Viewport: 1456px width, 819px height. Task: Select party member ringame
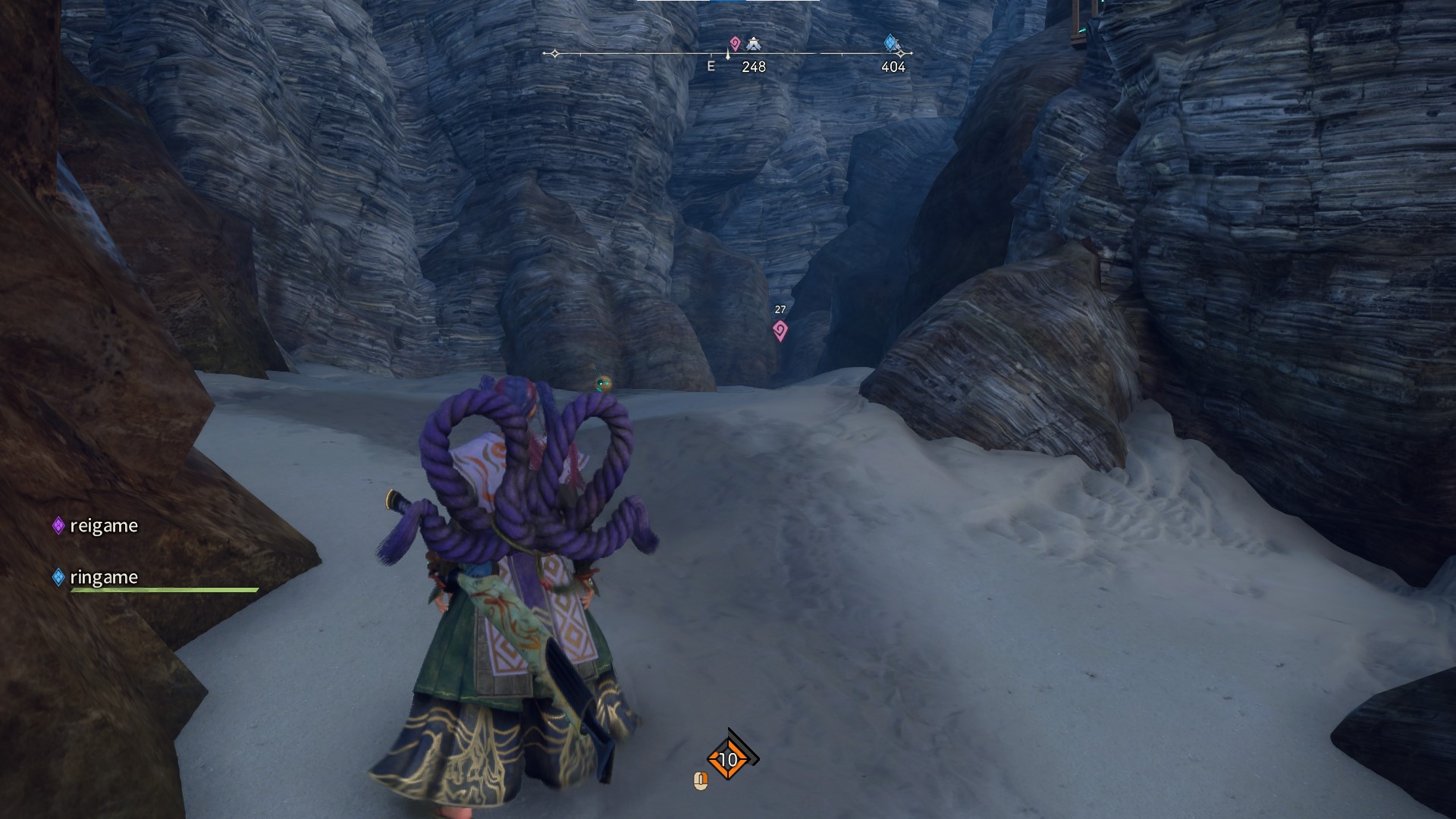click(103, 577)
